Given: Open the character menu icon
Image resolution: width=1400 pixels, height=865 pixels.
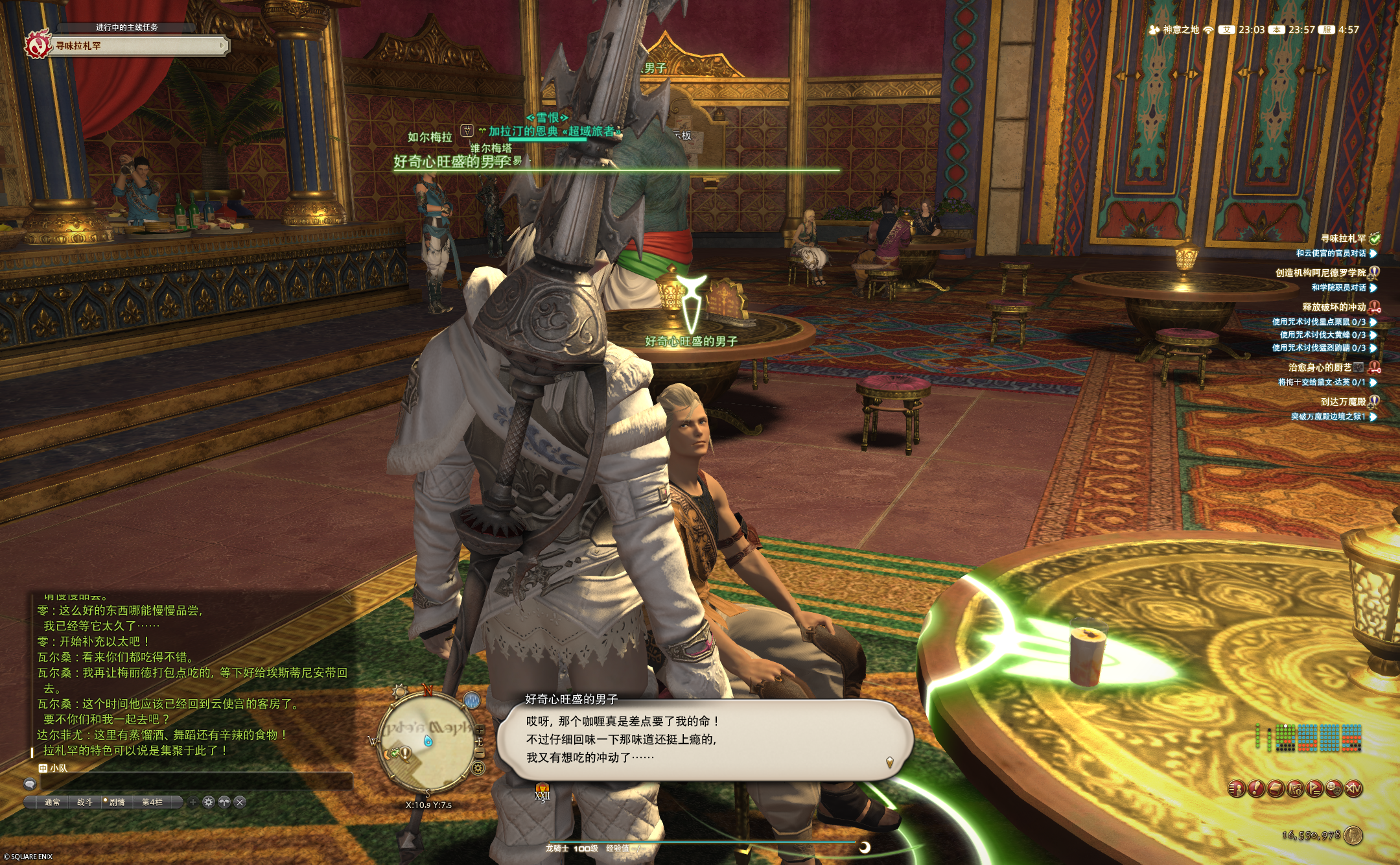Looking at the screenshot, I should 1237,788.
